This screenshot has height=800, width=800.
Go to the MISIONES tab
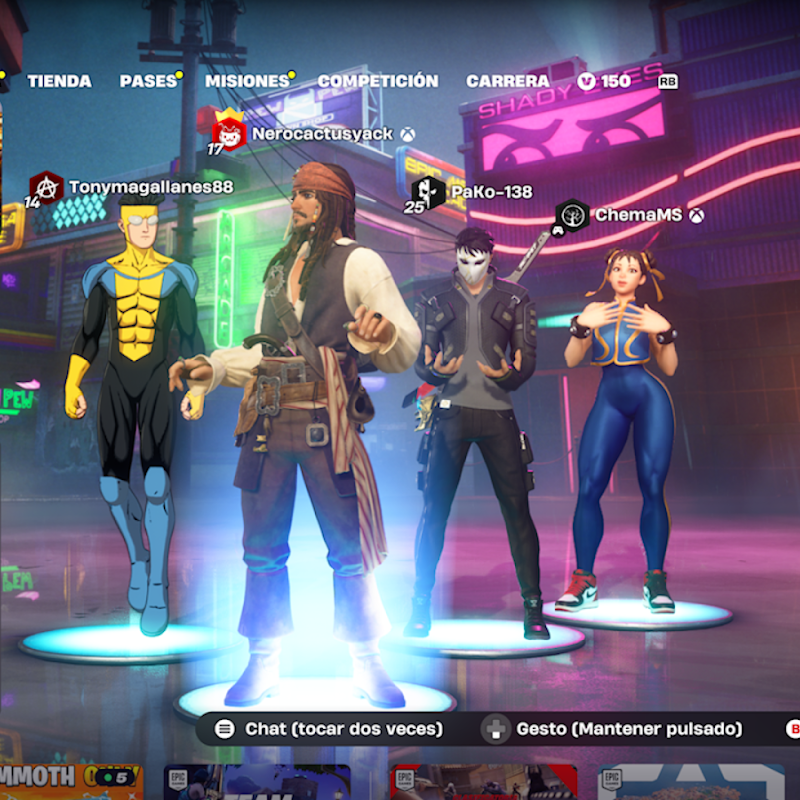[246, 81]
